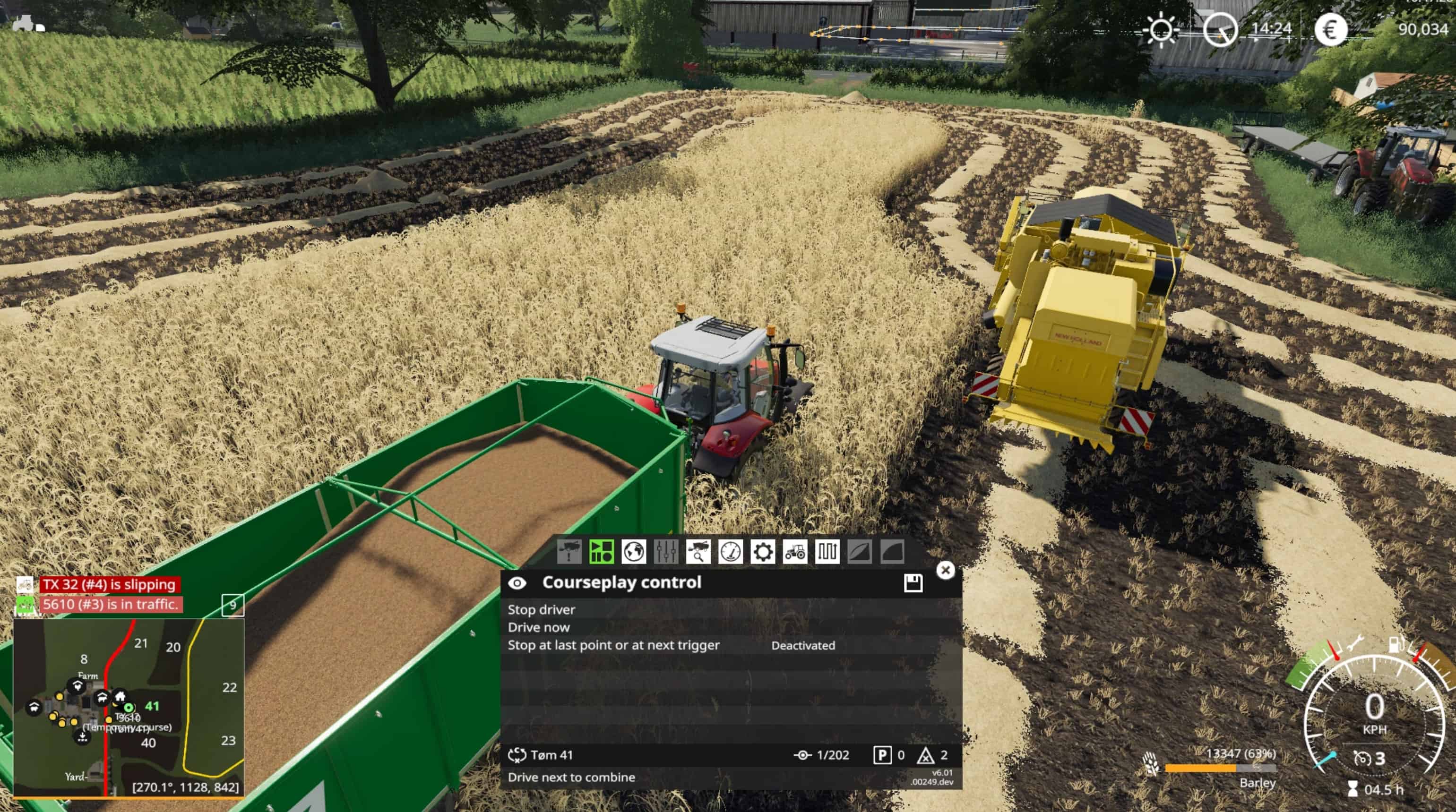Open the vertical sliders tab
The height and width of the screenshot is (812, 1456).
click(666, 552)
